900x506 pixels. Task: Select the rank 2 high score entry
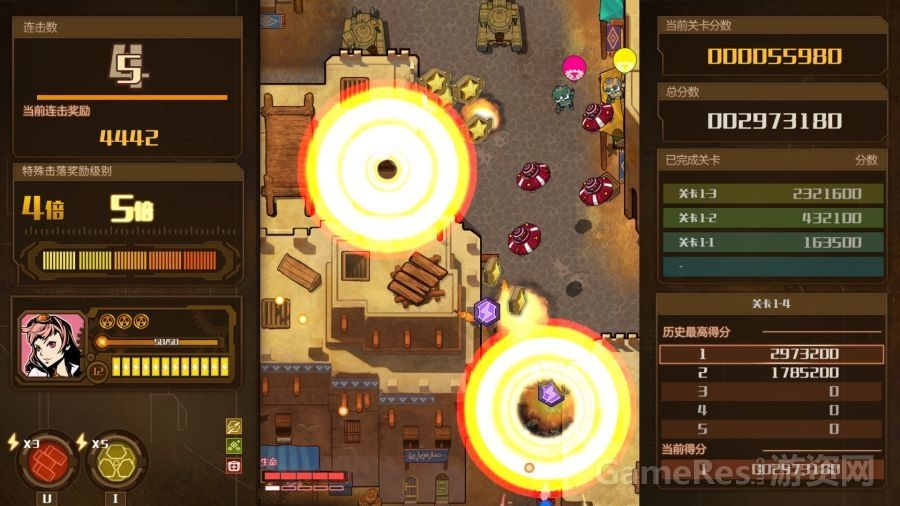click(x=772, y=373)
